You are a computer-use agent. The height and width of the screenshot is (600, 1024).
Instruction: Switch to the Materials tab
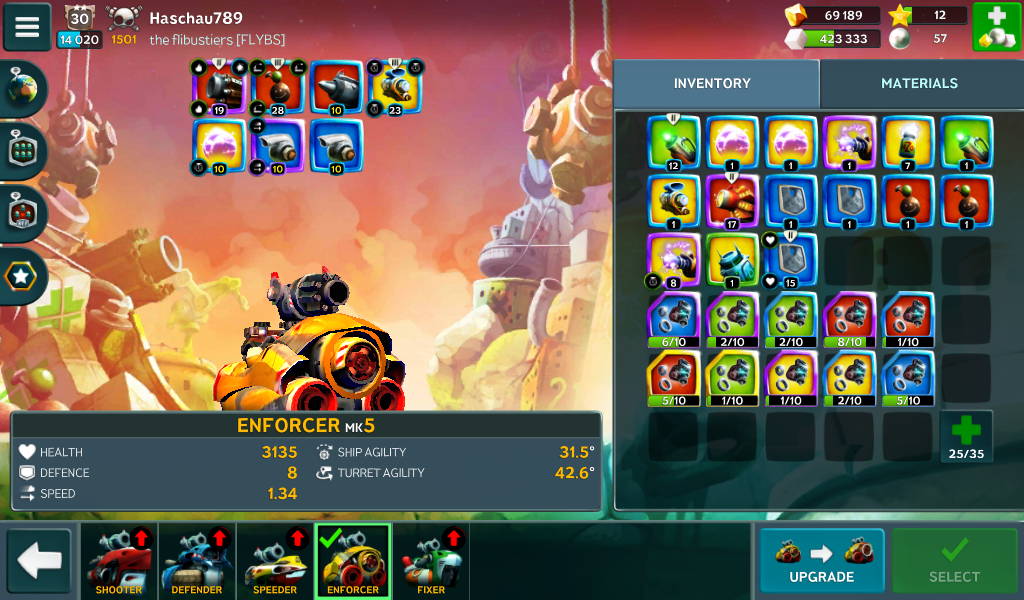[919, 84]
